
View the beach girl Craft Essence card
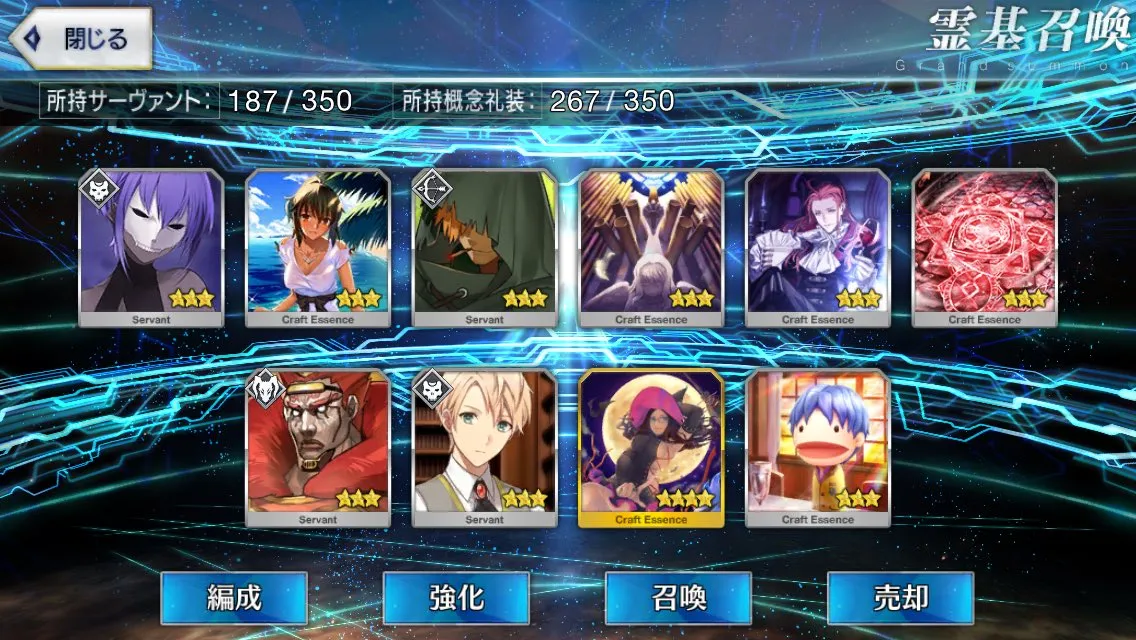(318, 247)
